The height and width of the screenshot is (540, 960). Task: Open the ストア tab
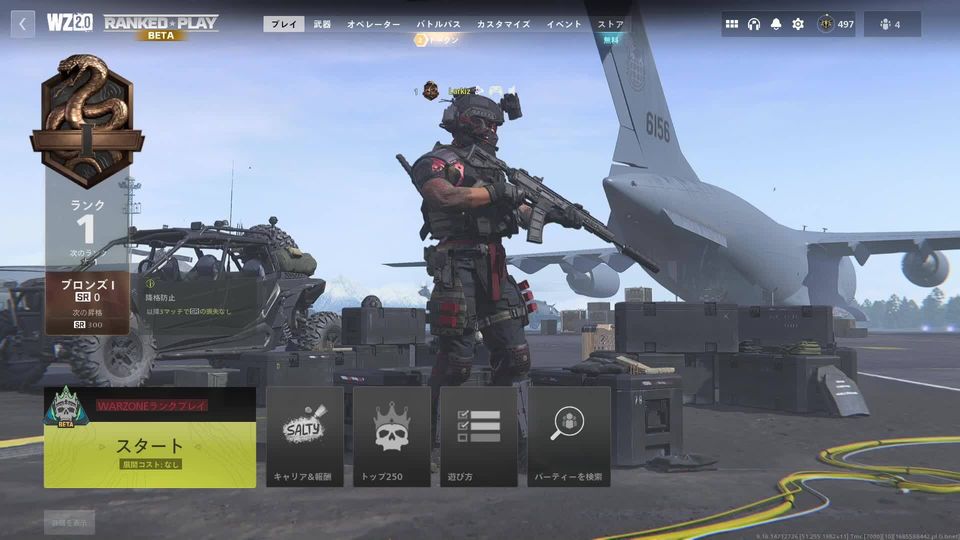coord(610,24)
